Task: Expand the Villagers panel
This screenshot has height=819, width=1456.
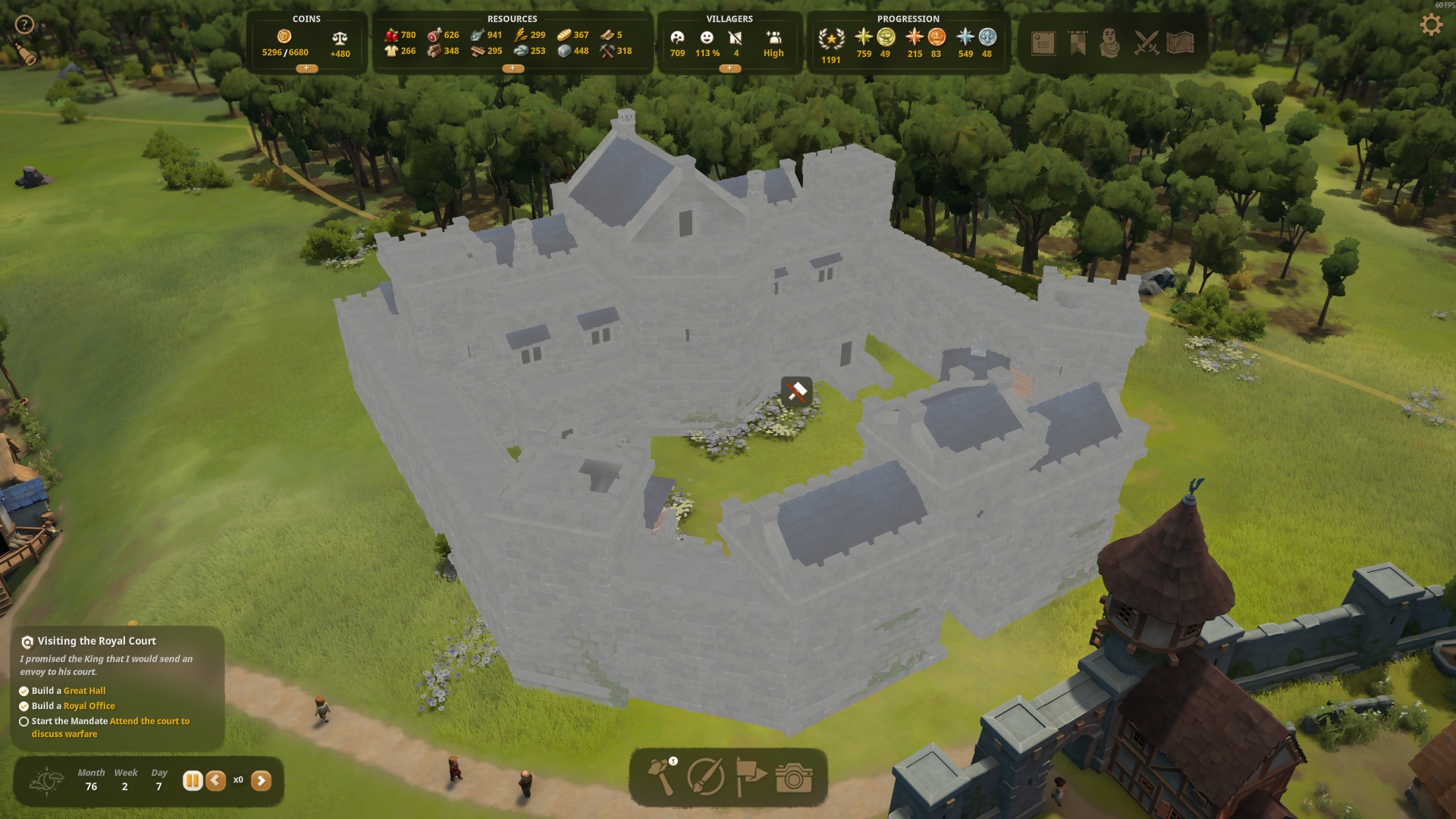Action: click(x=730, y=68)
